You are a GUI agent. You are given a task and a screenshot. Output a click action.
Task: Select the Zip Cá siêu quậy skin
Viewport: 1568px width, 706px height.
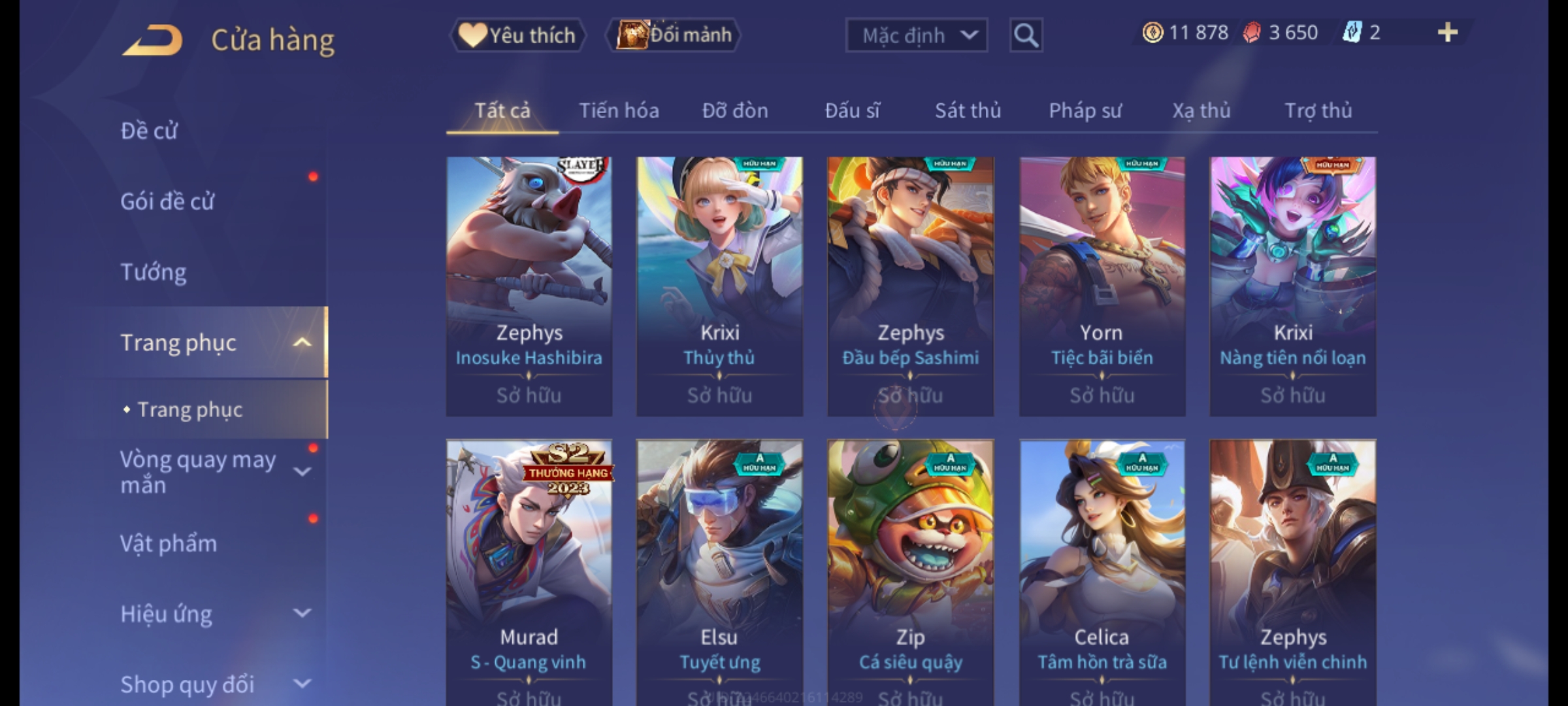click(911, 569)
